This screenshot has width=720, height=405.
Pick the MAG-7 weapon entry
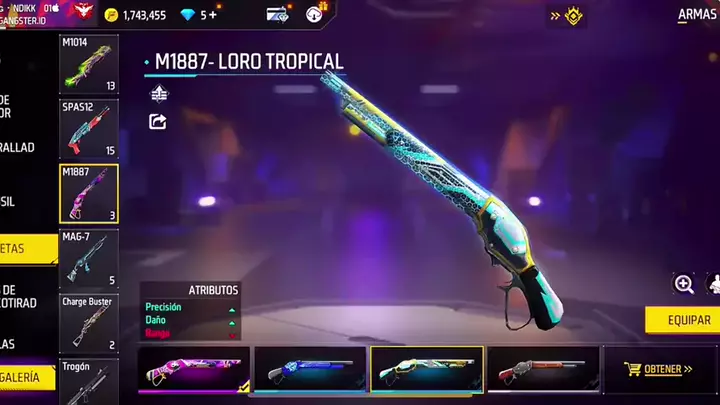pos(88,257)
